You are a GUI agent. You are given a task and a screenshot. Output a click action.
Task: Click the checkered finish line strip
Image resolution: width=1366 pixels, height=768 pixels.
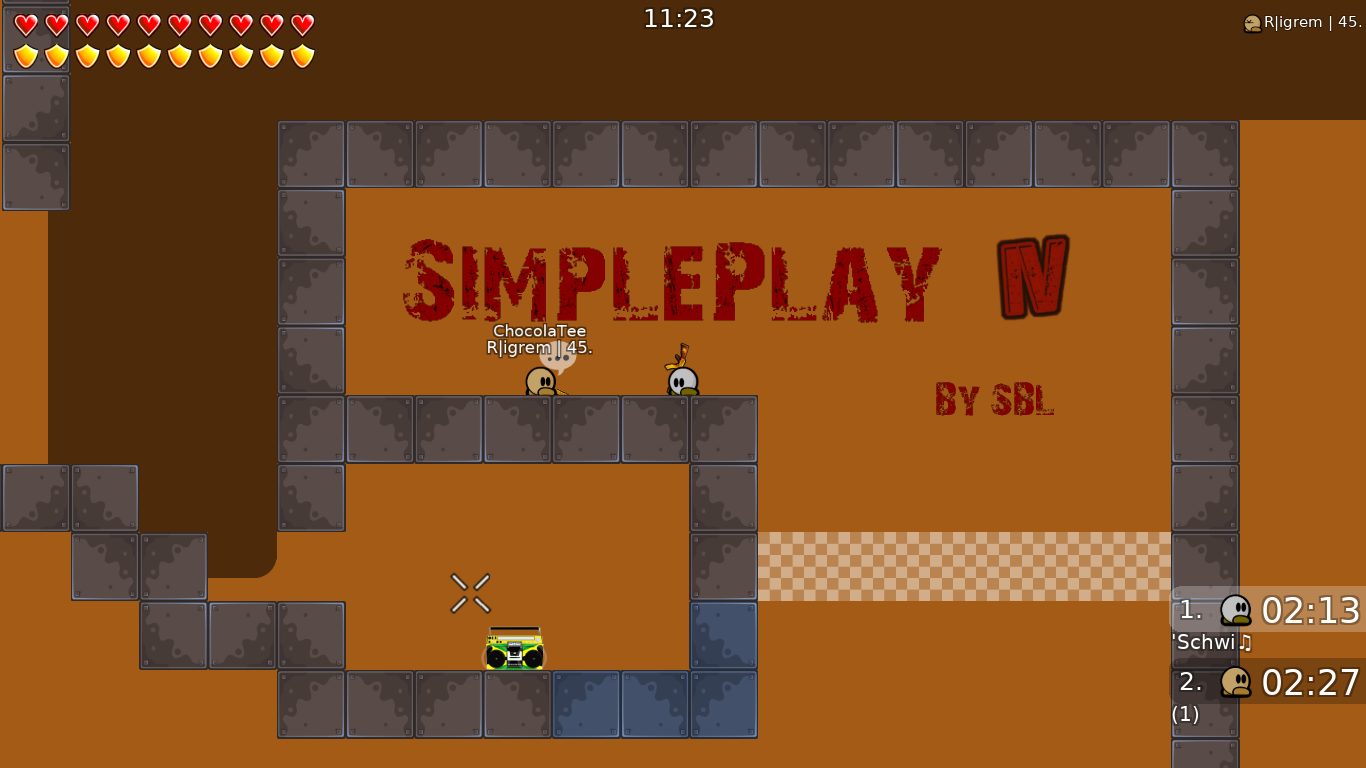point(965,566)
